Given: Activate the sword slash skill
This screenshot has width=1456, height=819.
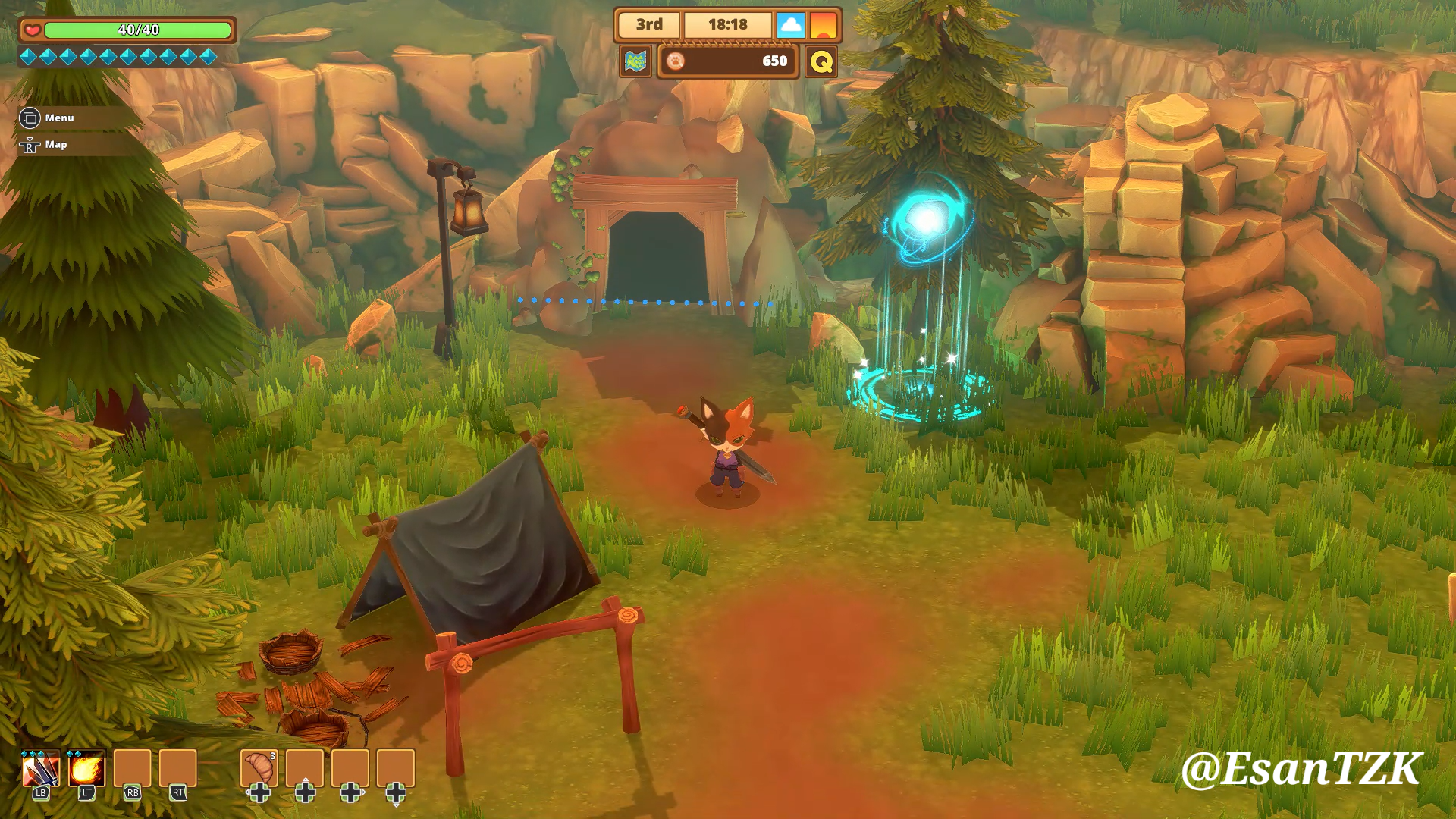Looking at the screenshot, I should (x=41, y=770).
